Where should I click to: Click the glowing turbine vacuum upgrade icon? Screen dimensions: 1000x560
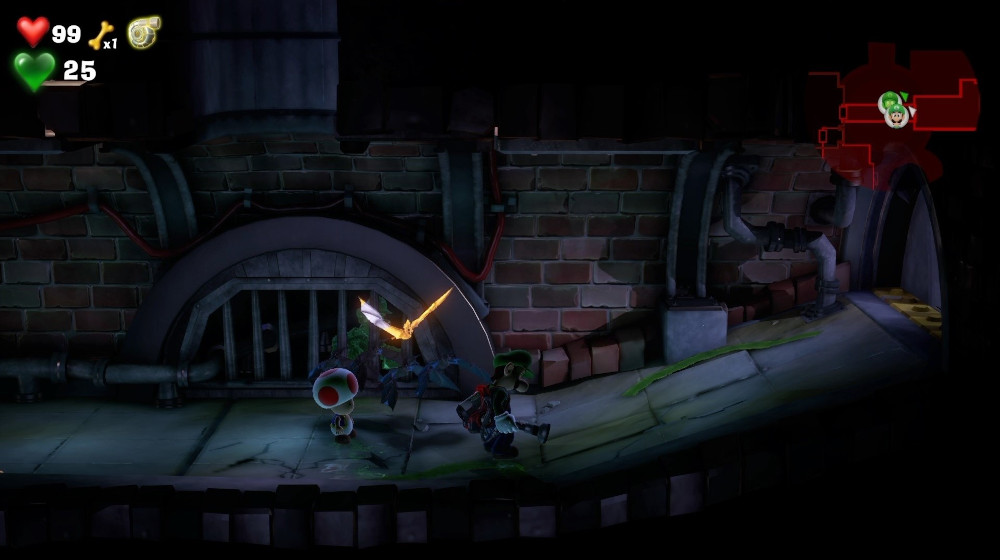click(143, 32)
